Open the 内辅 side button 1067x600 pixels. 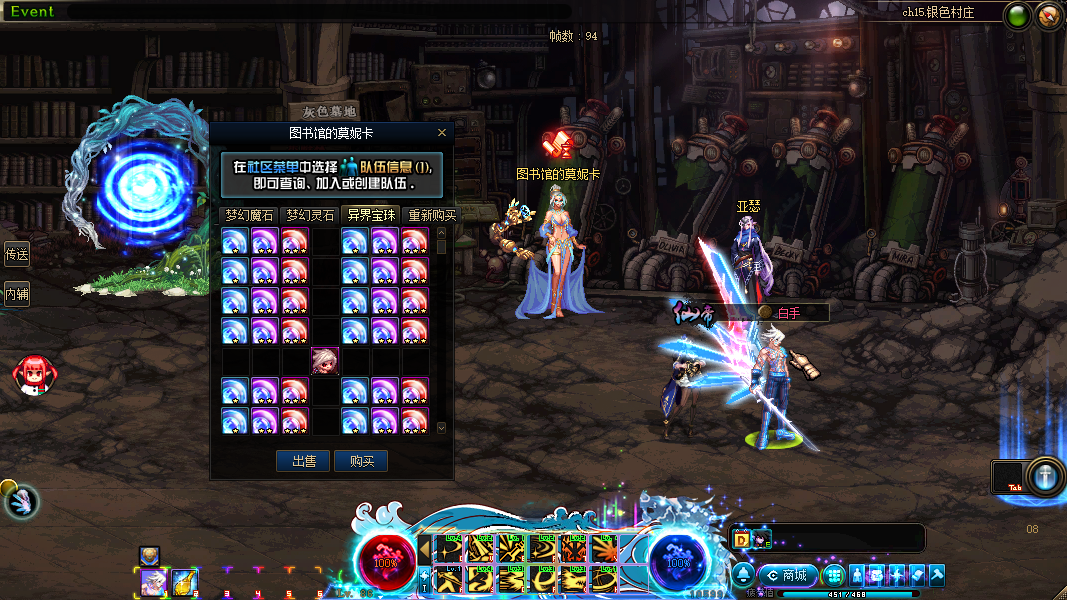[17, 294]
